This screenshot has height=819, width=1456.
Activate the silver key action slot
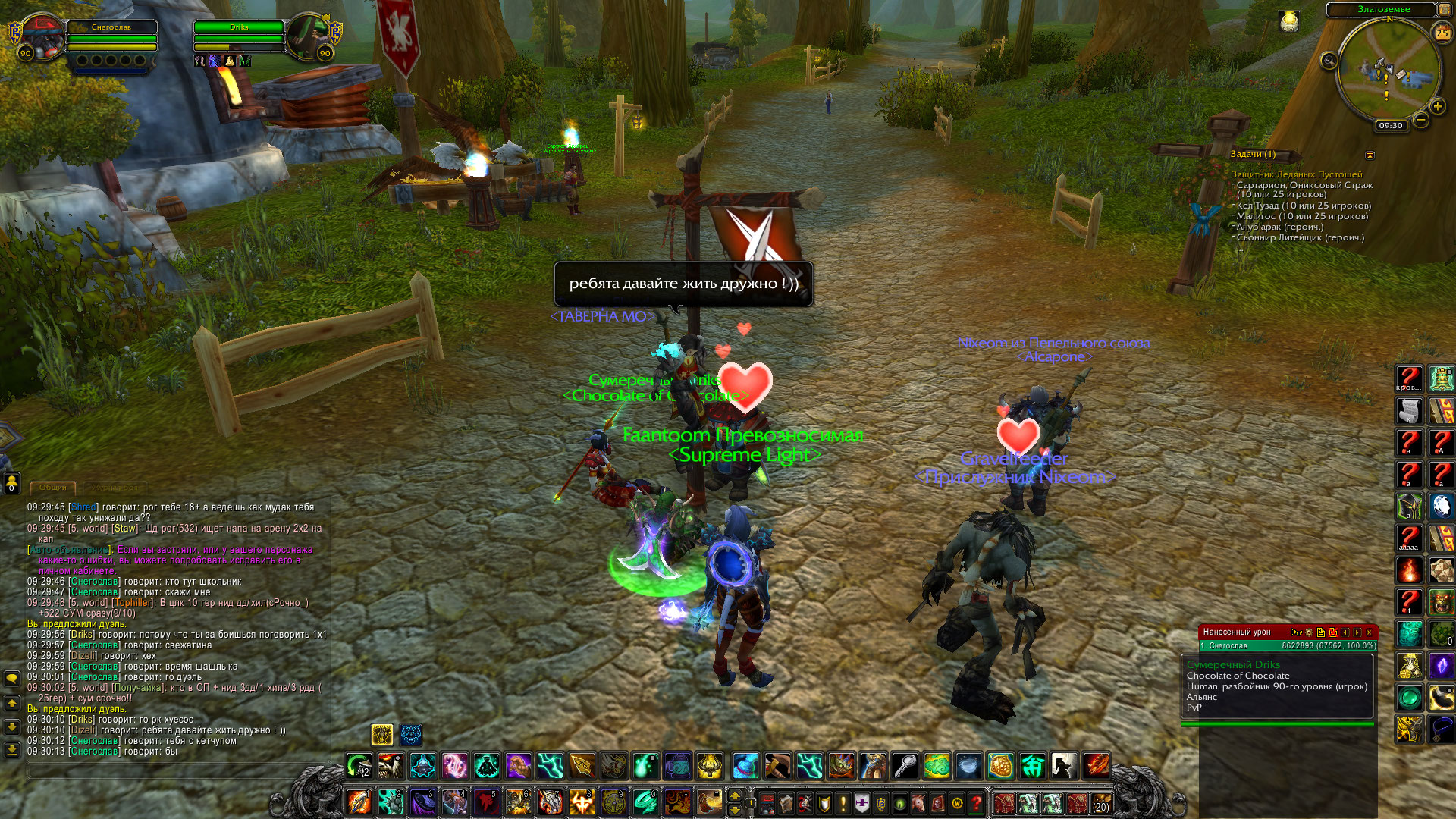[905, 767]
